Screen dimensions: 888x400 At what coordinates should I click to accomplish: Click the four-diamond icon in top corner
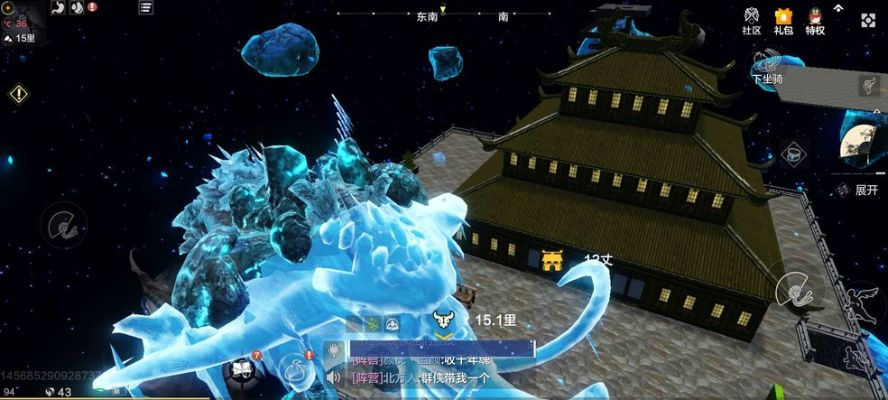(867, 19)
